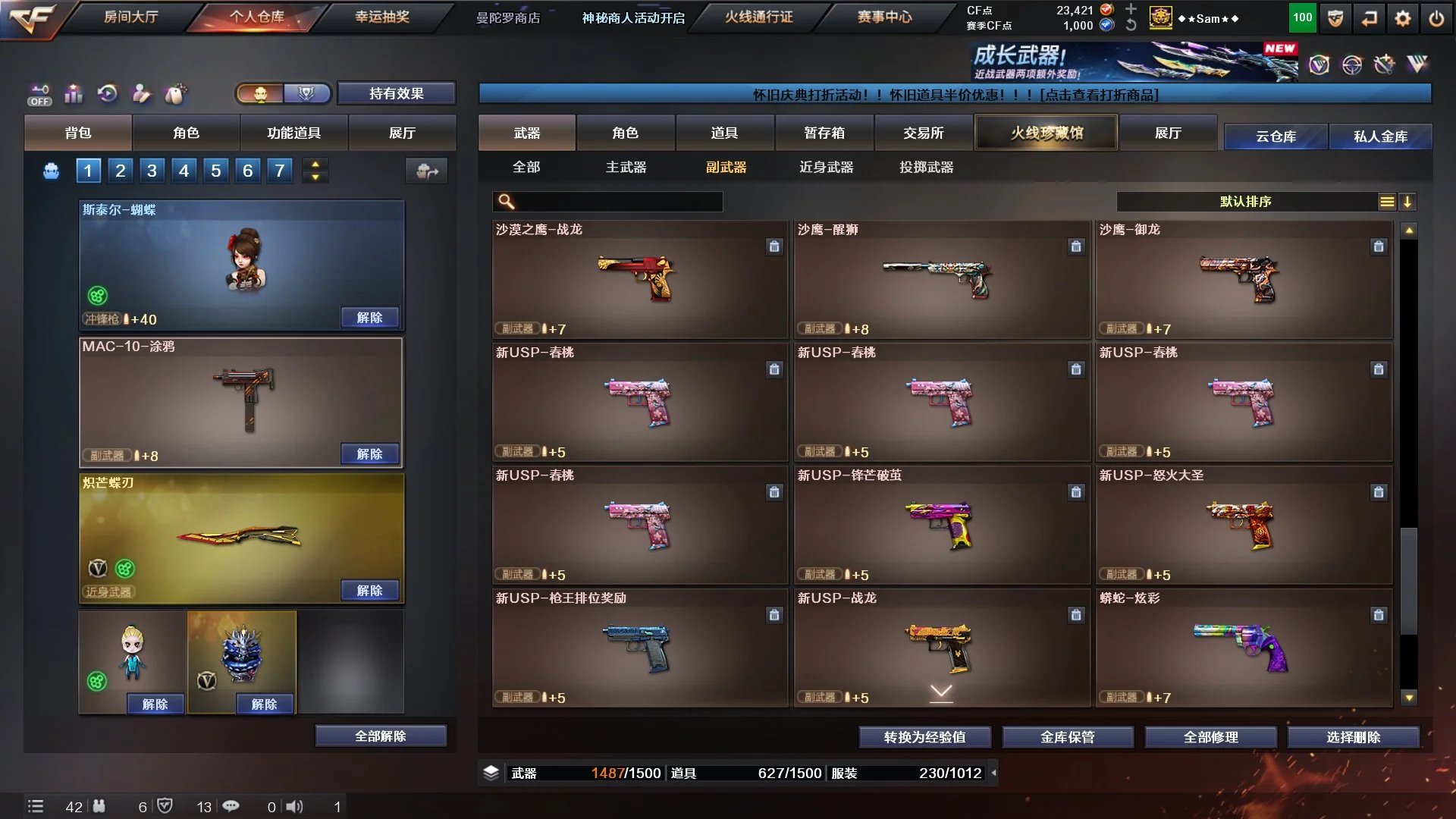Go to 幸运抽奖 lucky draw
This screenshot has height=819, width=1456.
tap(381, 17)
